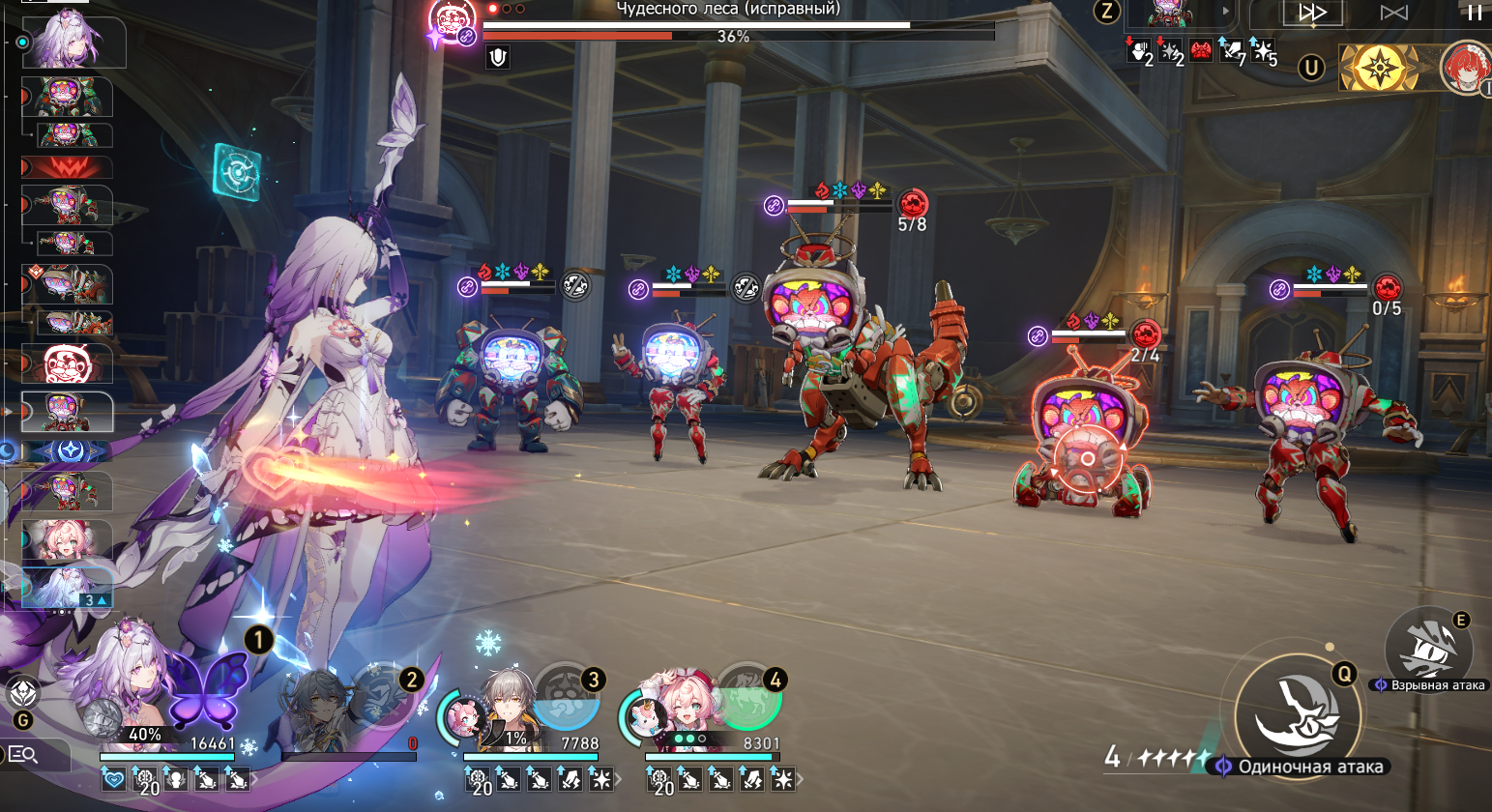Screen dimensions: 1492x812
Task: Toggle double-speed battle mode
Action: 1312,13
